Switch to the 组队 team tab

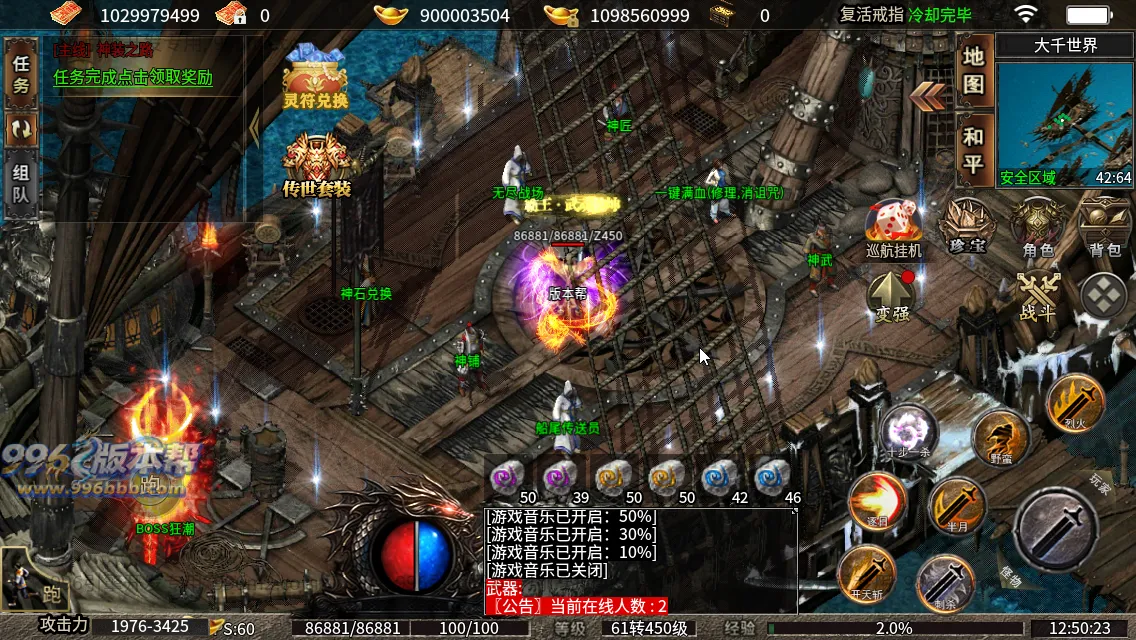(21, 181)
